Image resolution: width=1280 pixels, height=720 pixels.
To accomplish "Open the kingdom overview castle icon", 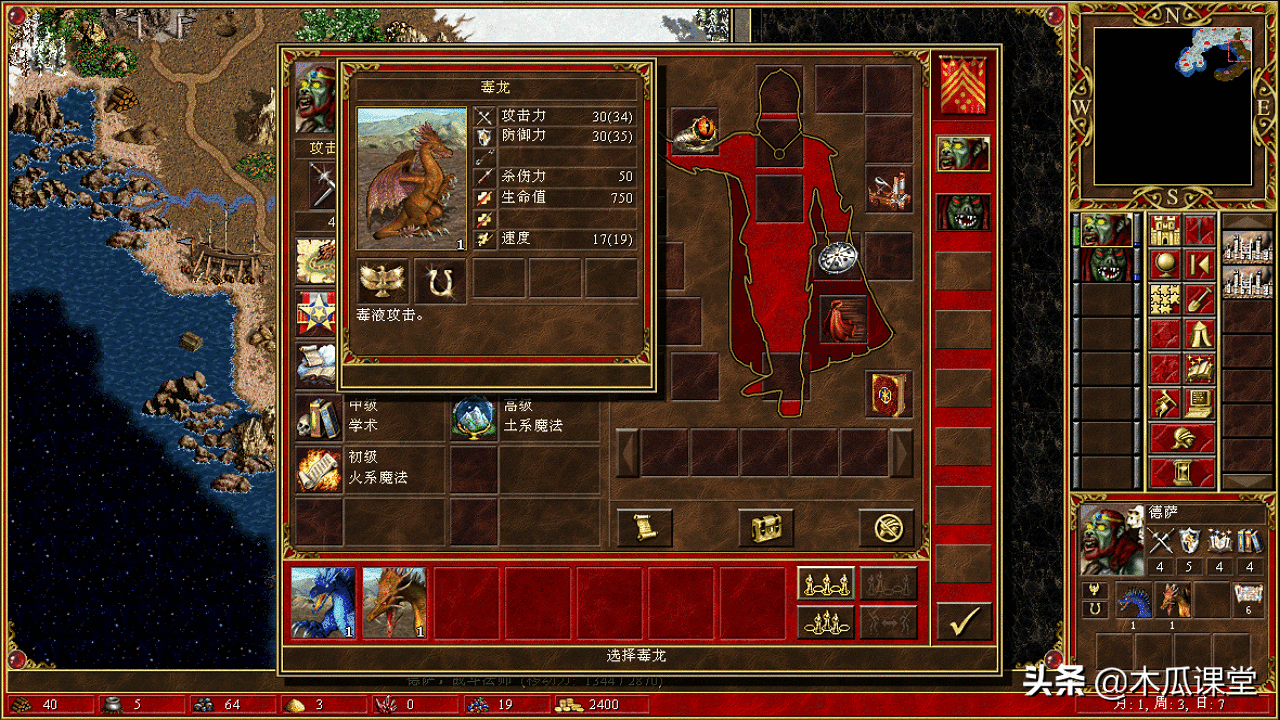I will 1164,230.
